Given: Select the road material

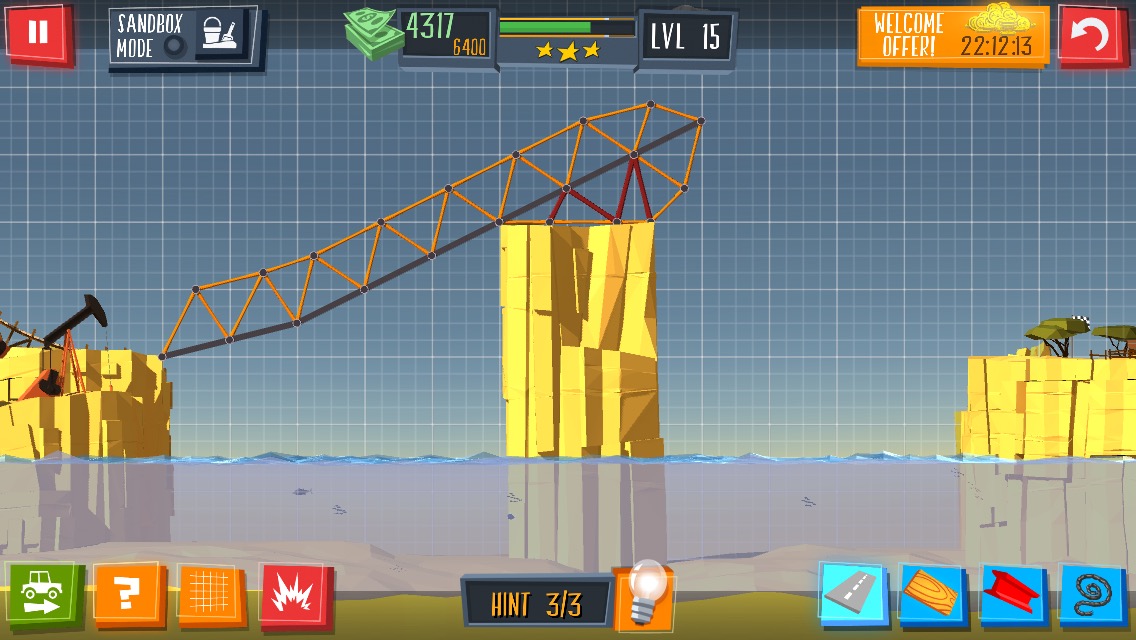Looking at the screenshot, I should 853,594.
